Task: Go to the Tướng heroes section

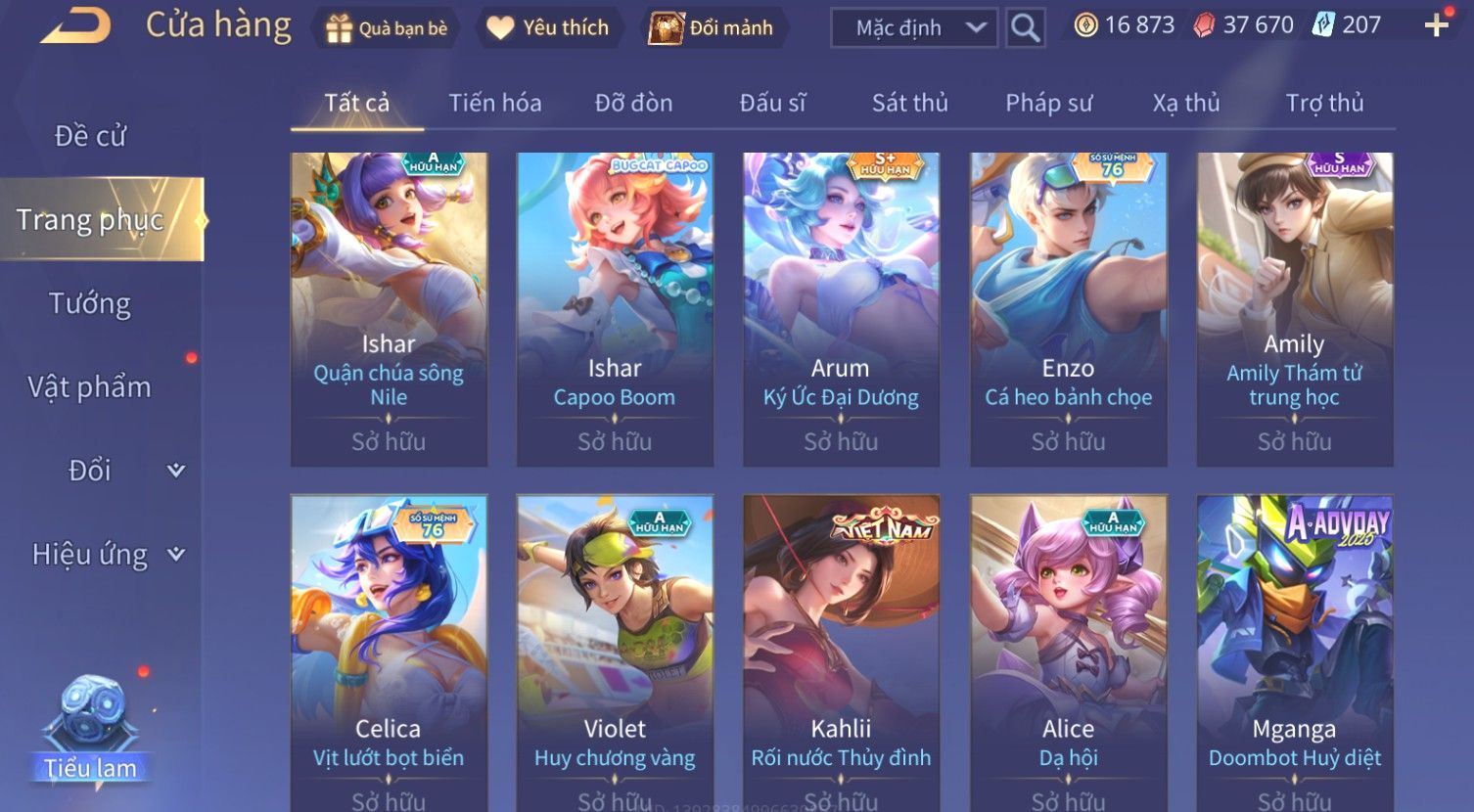Action: click(x=90, y=304)
